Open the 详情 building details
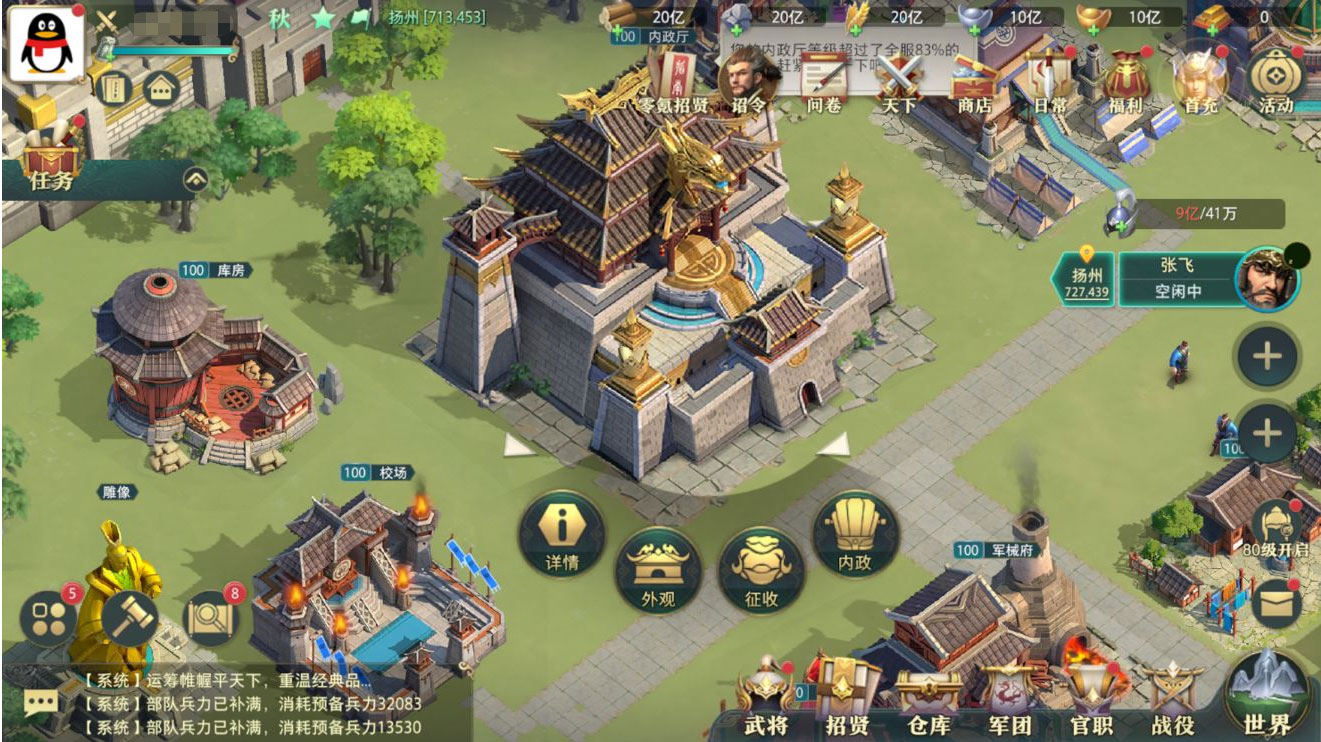Viewport: 1321px width, 742px height. coord(561,533)
